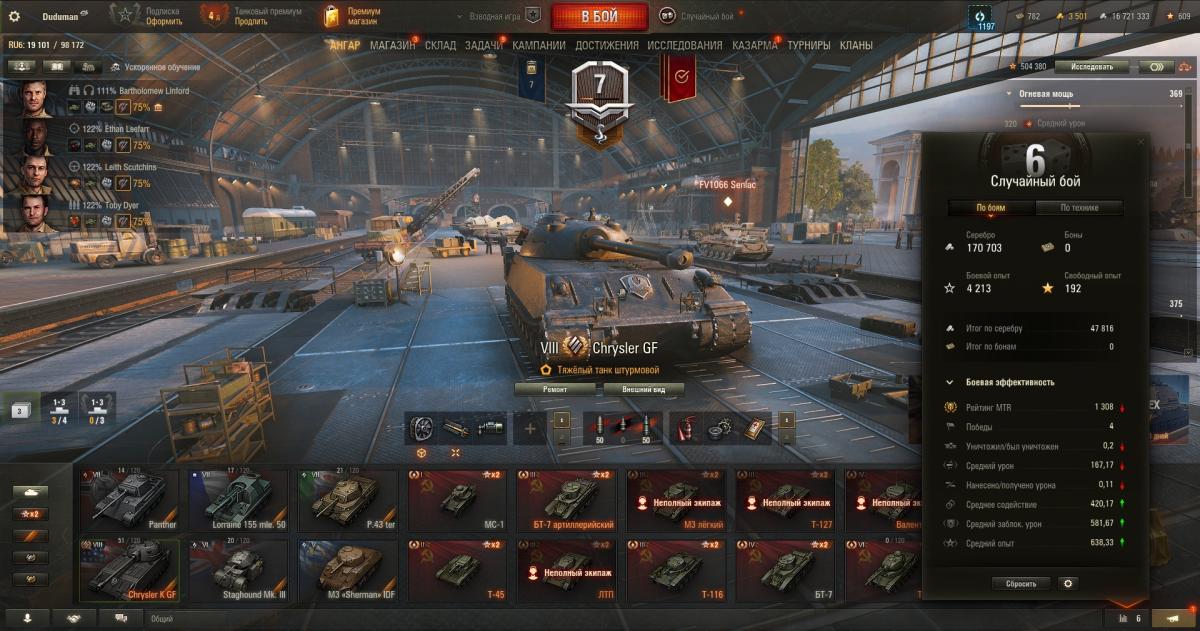Open the «МАГАЗИН» menu
Screen dimensions: 1200x631
[x=392, y=45]
